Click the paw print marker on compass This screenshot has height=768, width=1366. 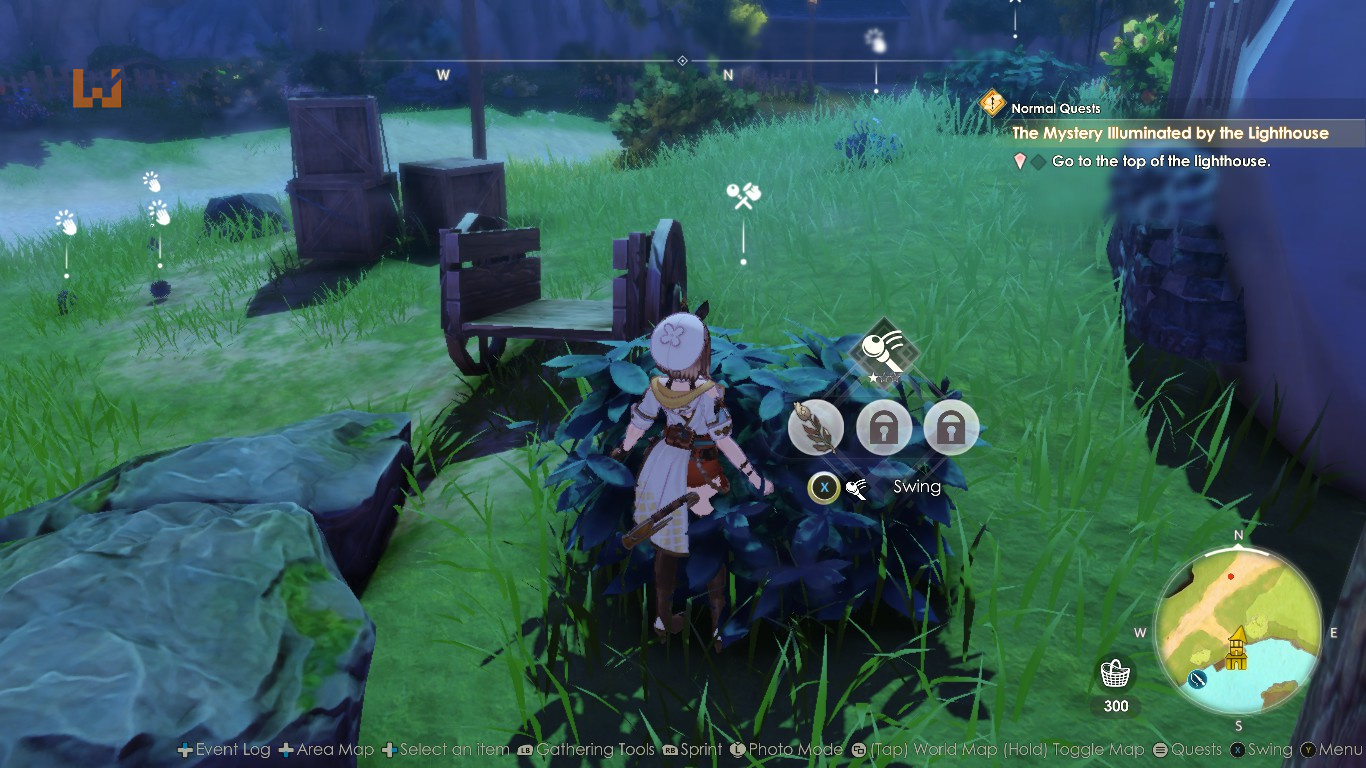pyautogui.click(x=876, y=40)
